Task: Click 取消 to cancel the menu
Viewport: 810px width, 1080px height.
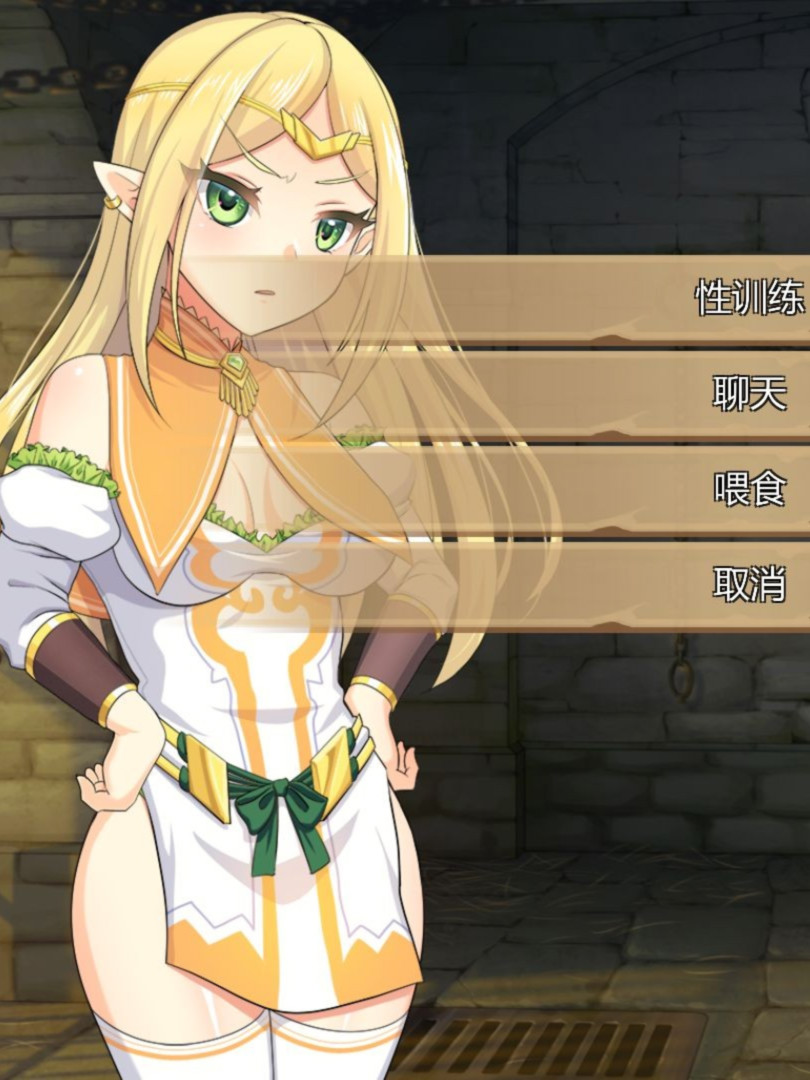Action: point(748,583)
